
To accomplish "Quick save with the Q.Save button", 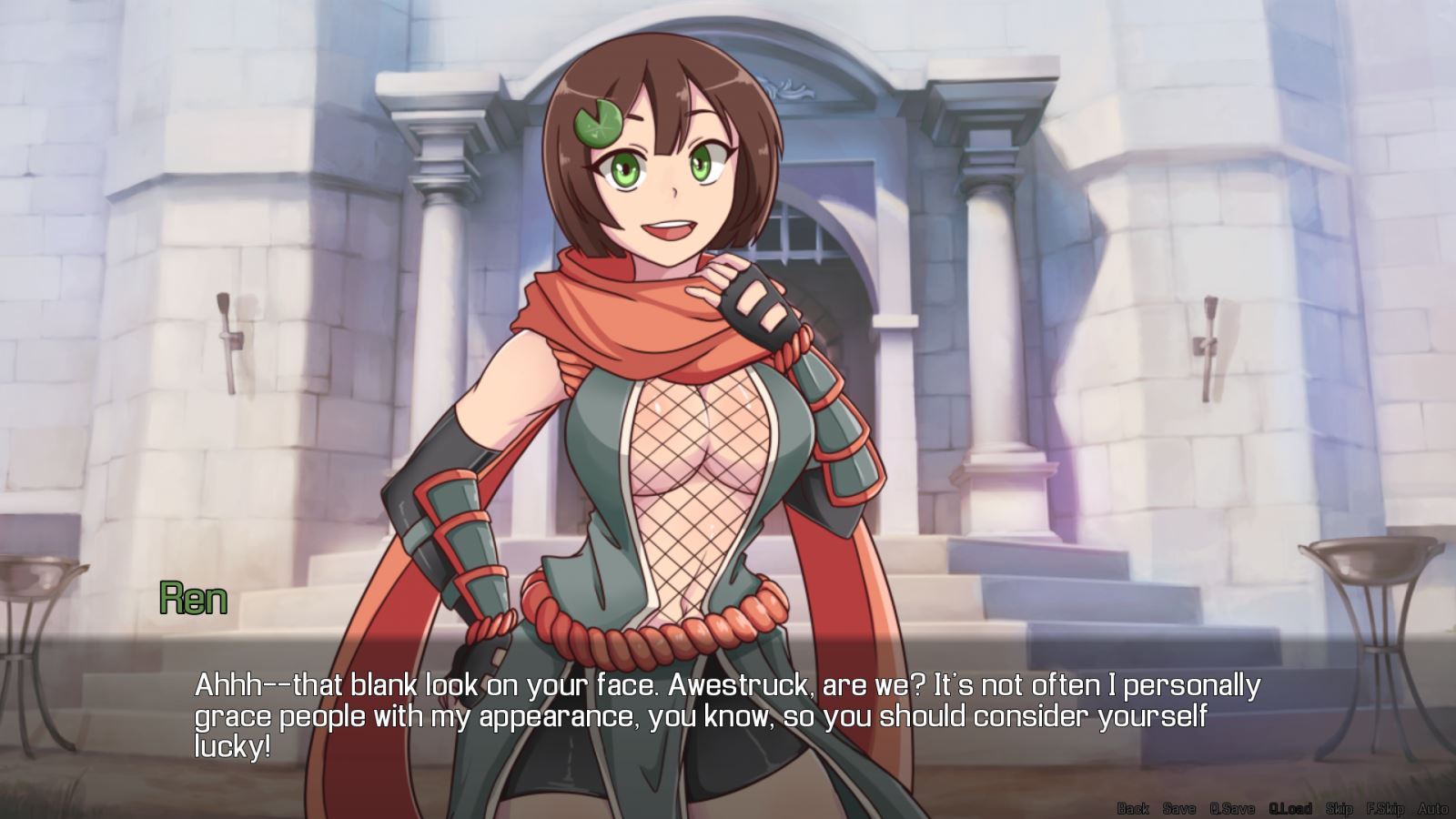I will tap(1232, 808).
